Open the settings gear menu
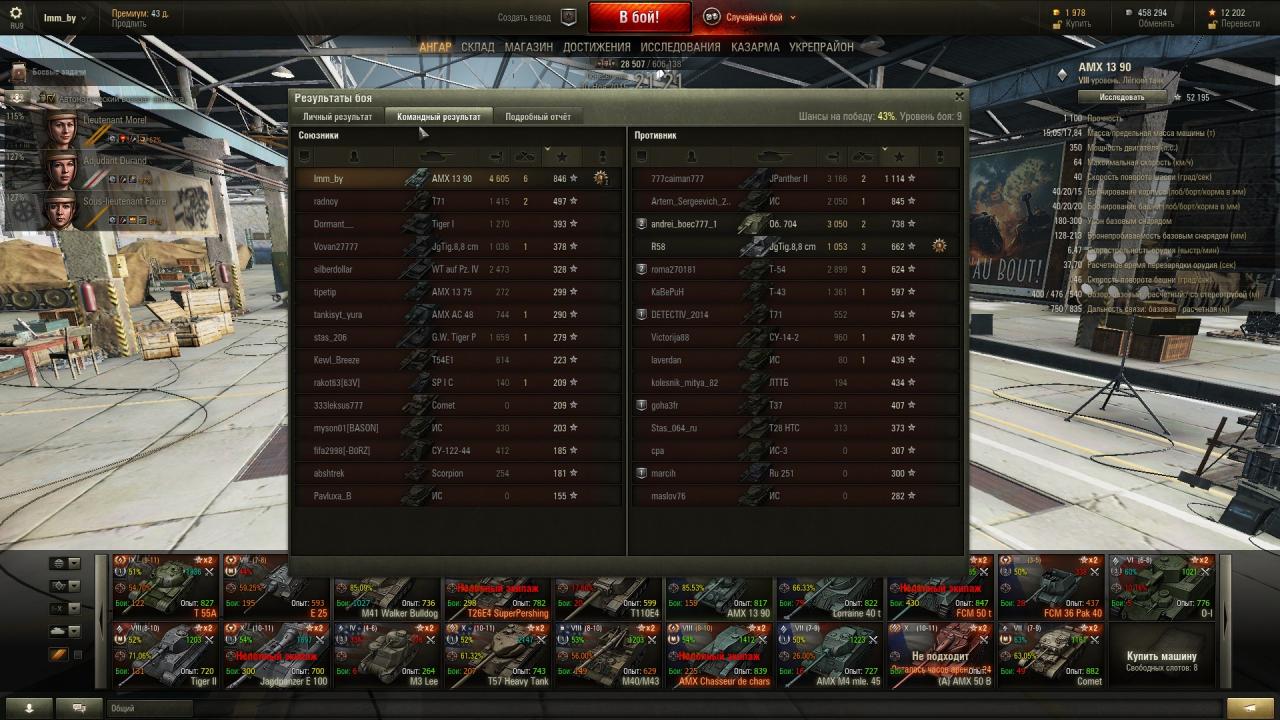Image resolution: width=1280 pixels, height=720 pixels. pyautogui.click(x=16, y=14)
